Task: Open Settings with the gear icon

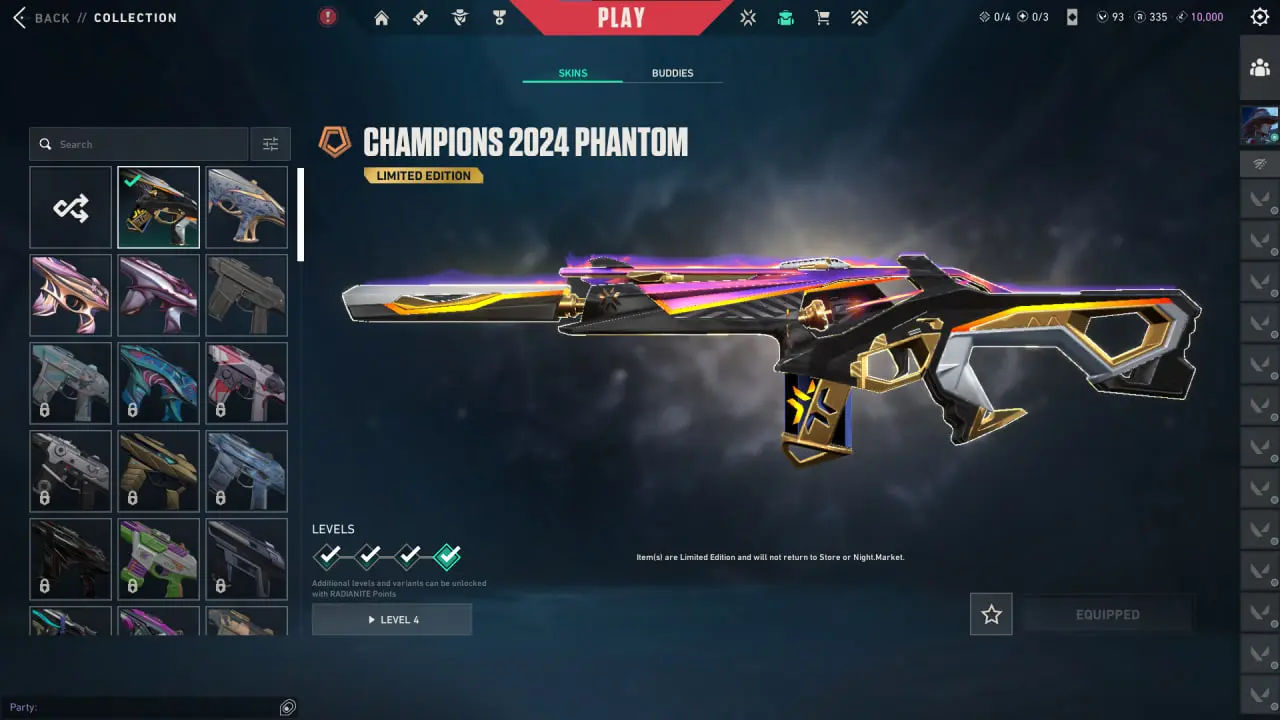Action: coord(1259,16)
